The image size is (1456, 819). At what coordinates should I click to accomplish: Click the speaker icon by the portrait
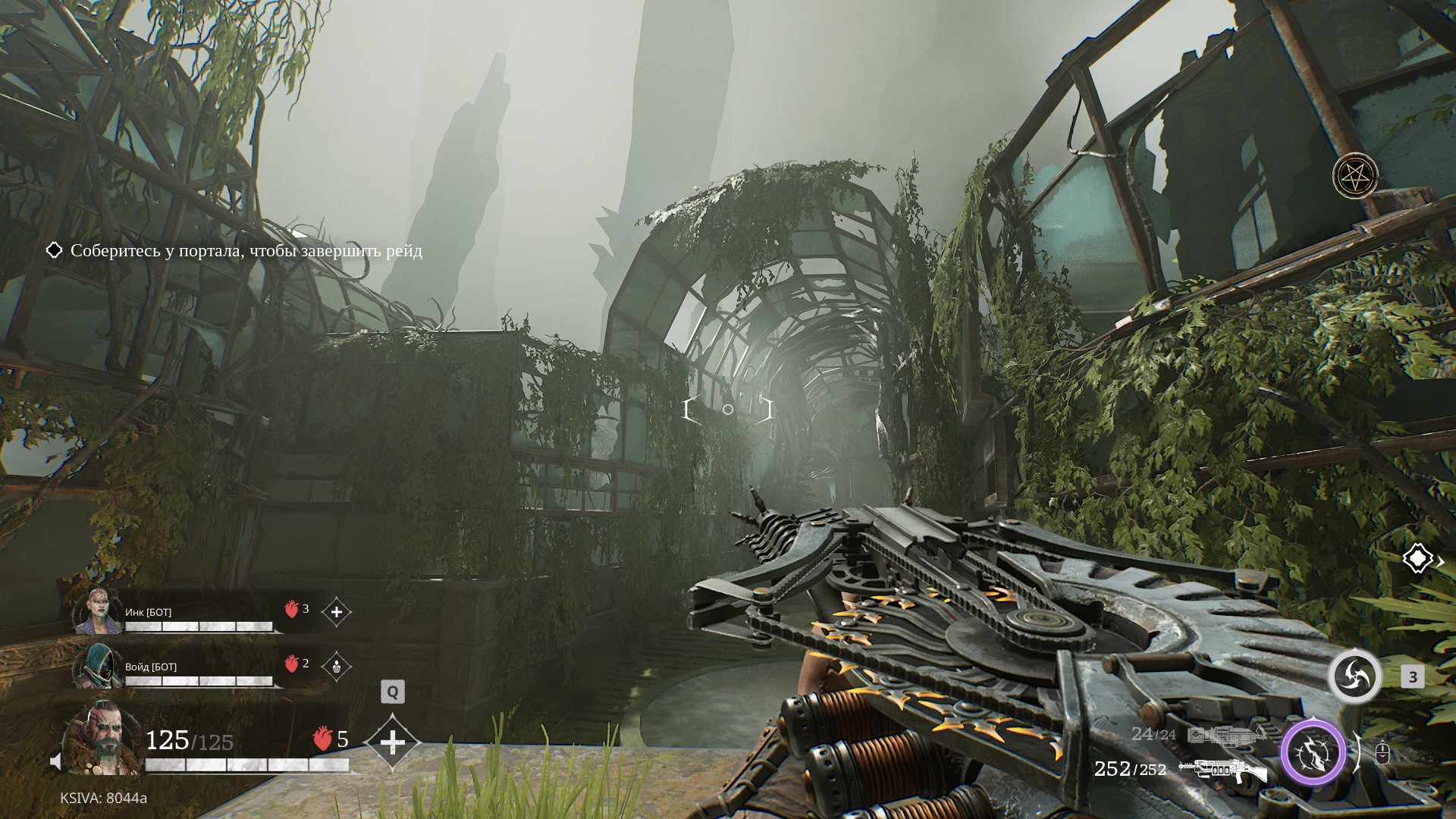tap(55, 761)
